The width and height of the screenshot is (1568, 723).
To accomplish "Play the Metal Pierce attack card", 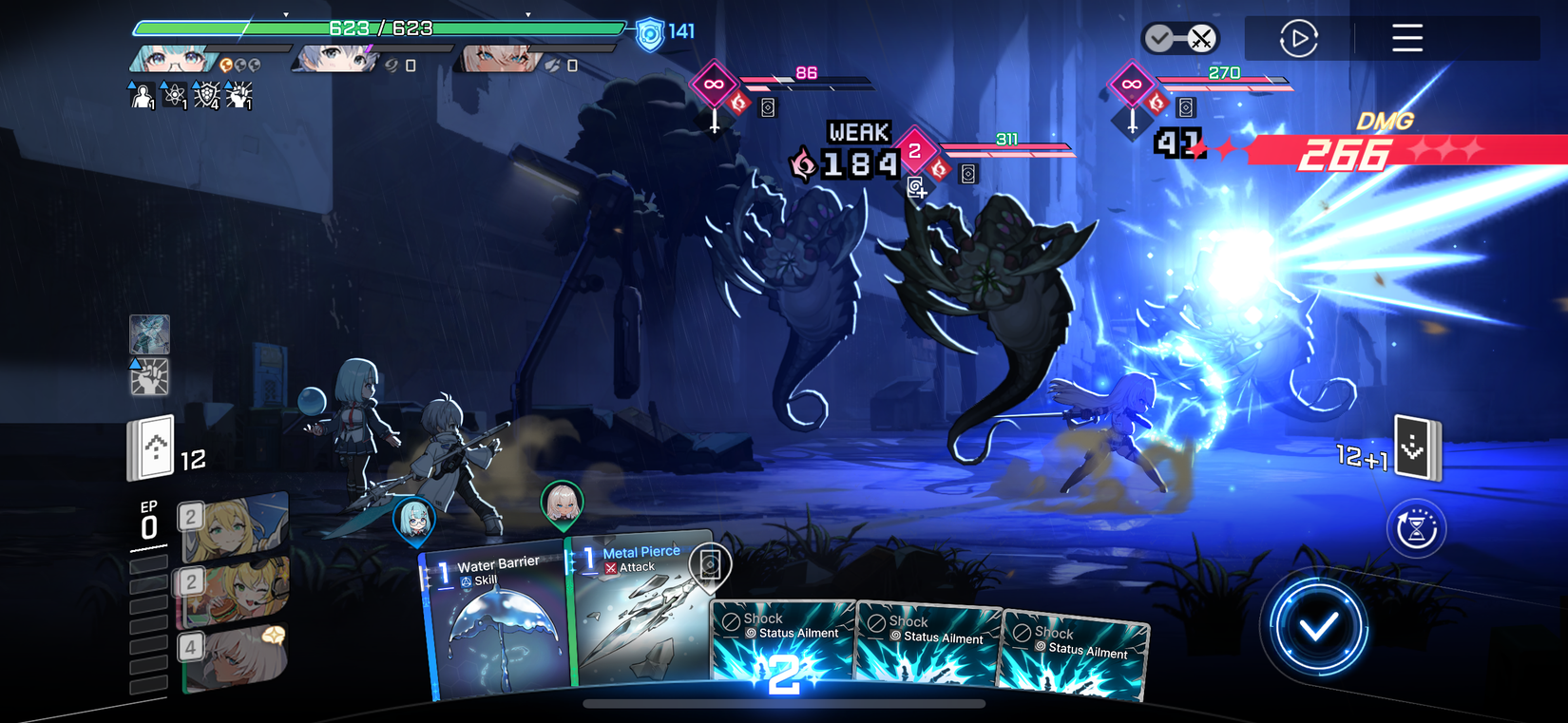I will pos(639,613).
